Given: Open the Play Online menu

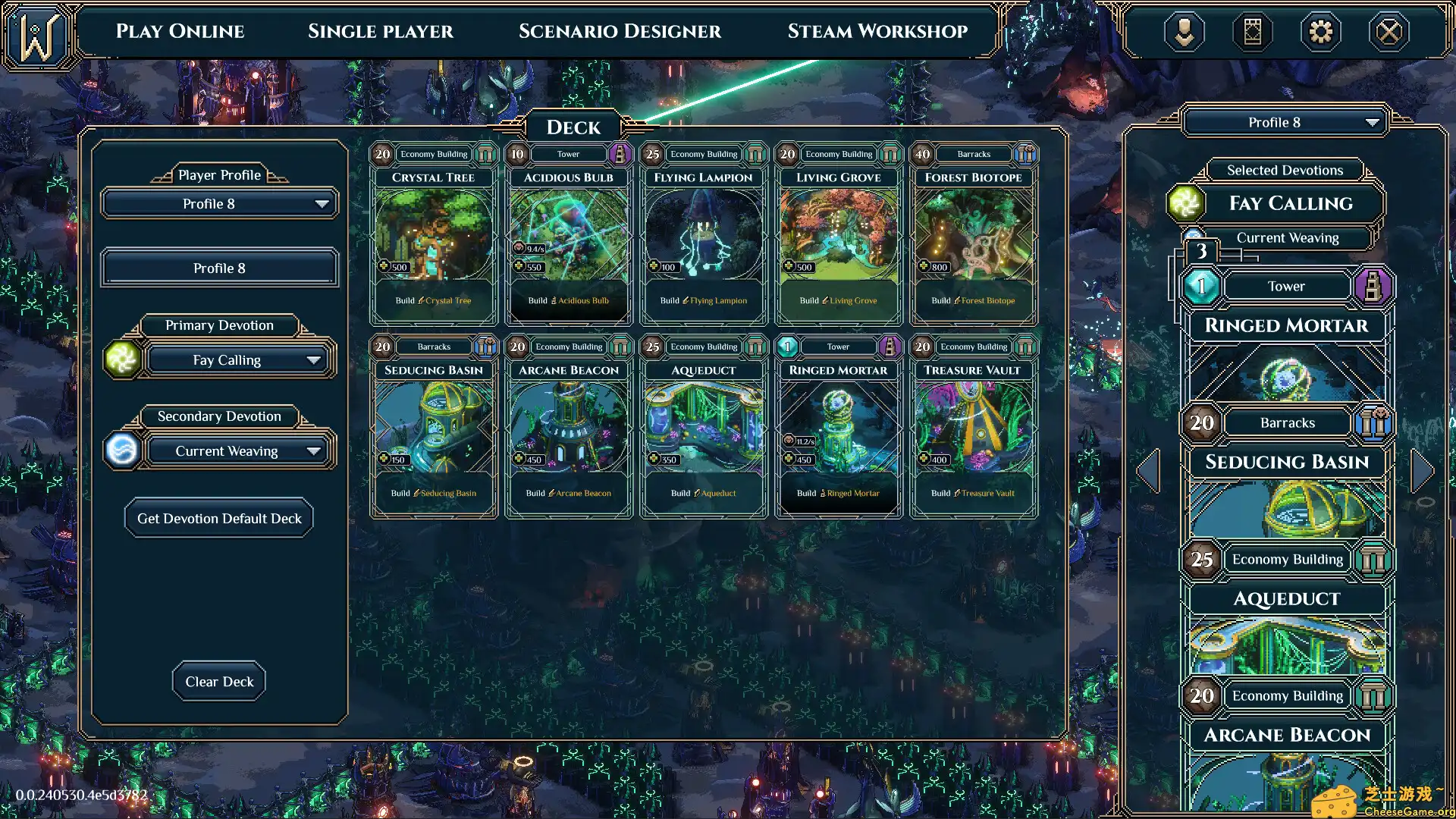Looking at the screenshot, I should (180, 31).
